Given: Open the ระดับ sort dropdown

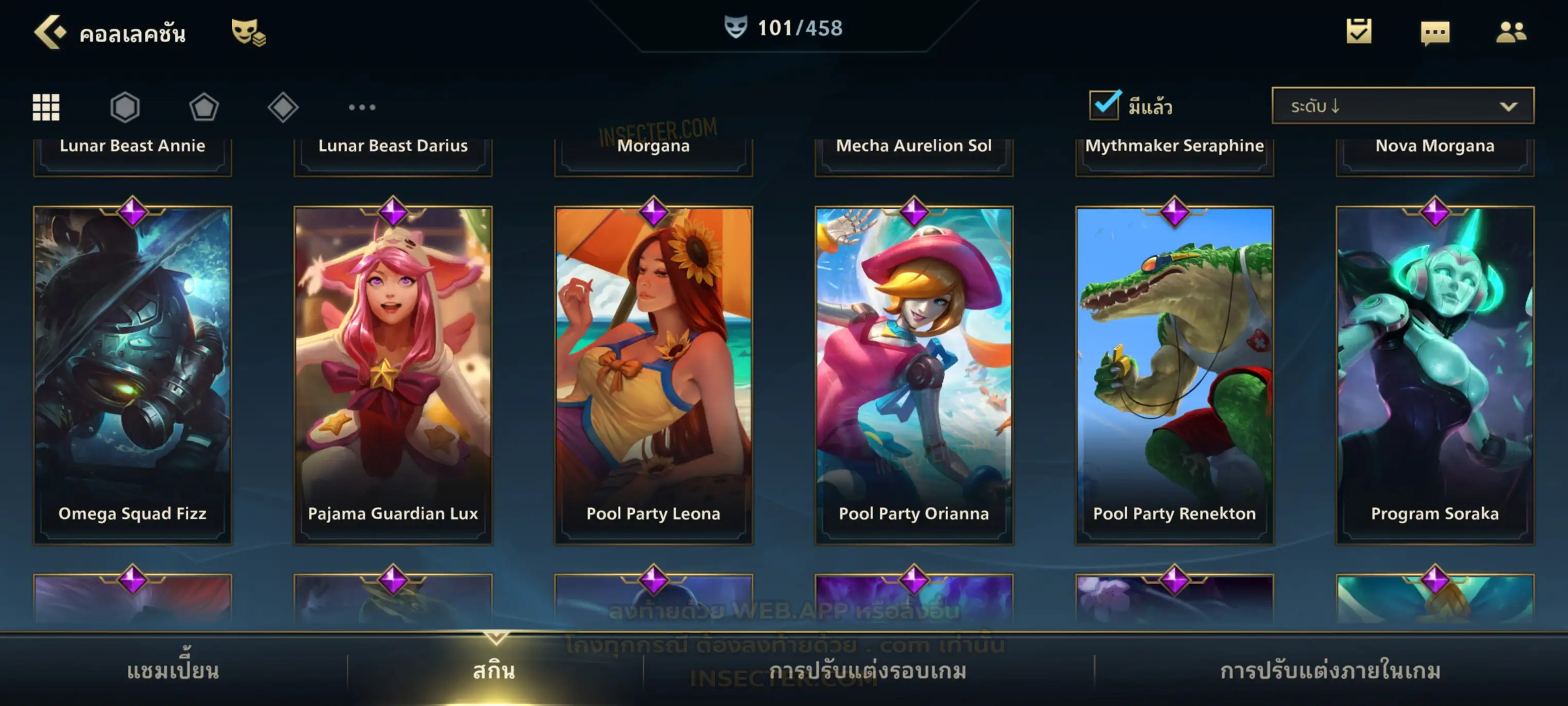Looking at the screenshot, I should (1403, 106).
